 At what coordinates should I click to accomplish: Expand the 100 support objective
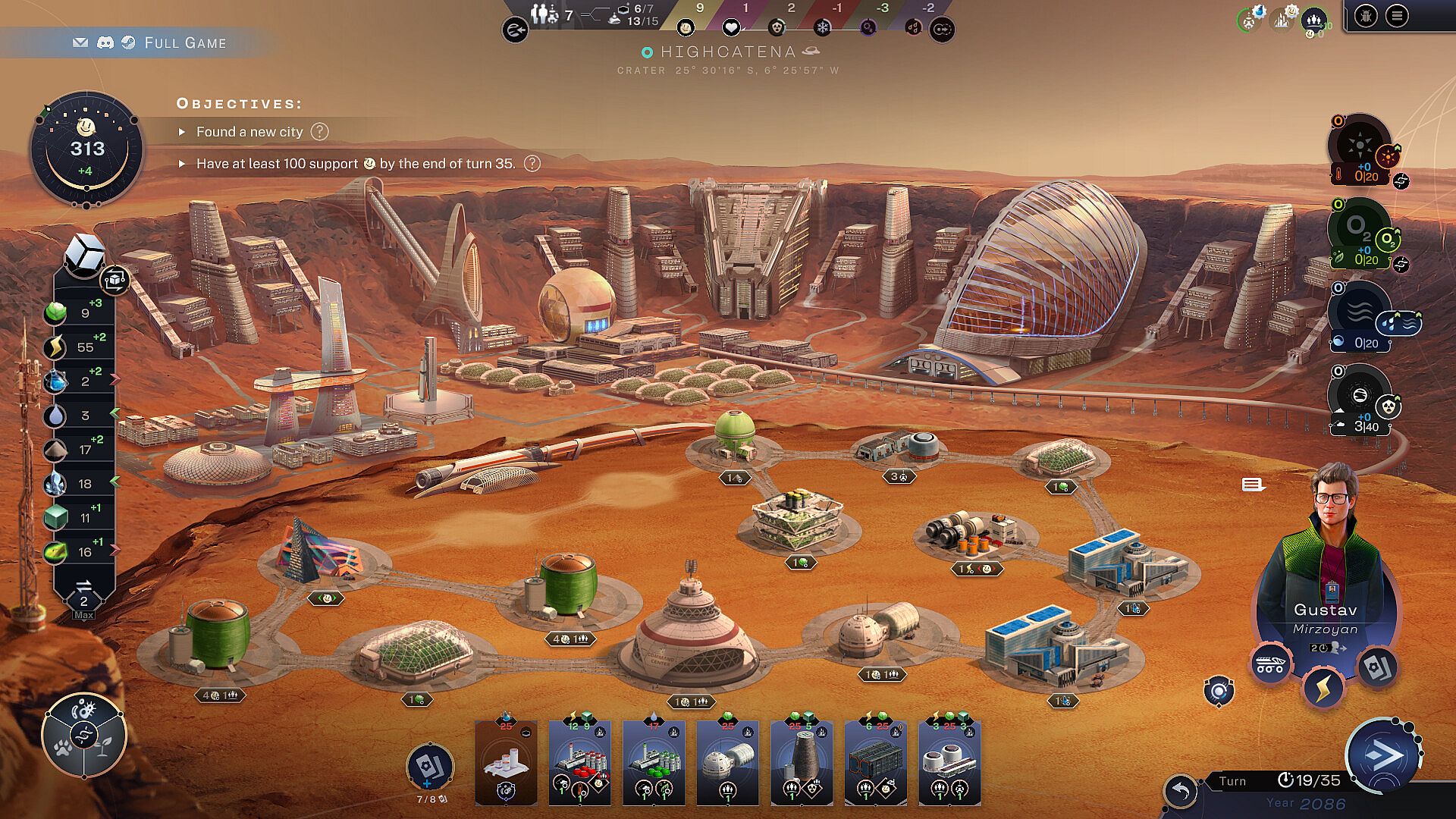(x=182, y=164)
